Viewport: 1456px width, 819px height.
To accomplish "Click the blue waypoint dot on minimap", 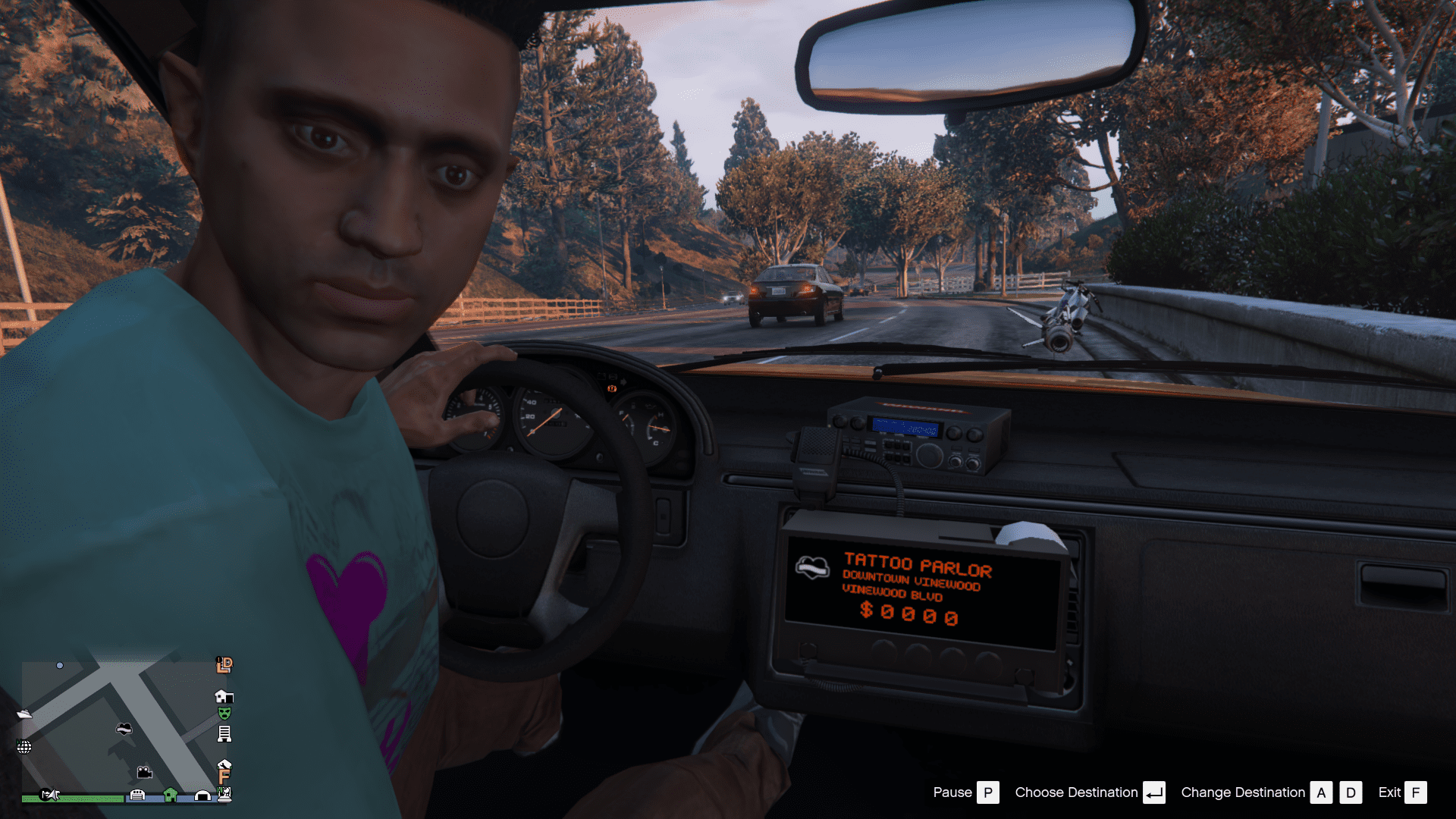I will click(60, 665).
